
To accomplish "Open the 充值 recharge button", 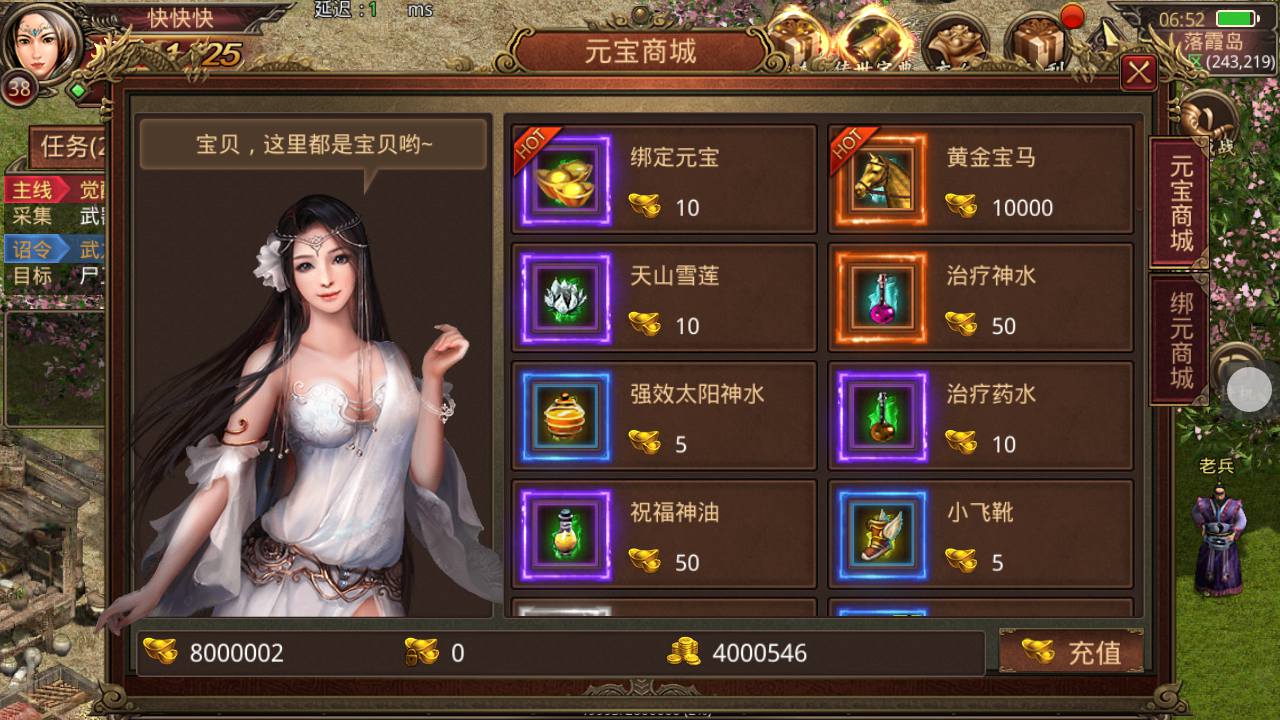I will coord(1072,652).
